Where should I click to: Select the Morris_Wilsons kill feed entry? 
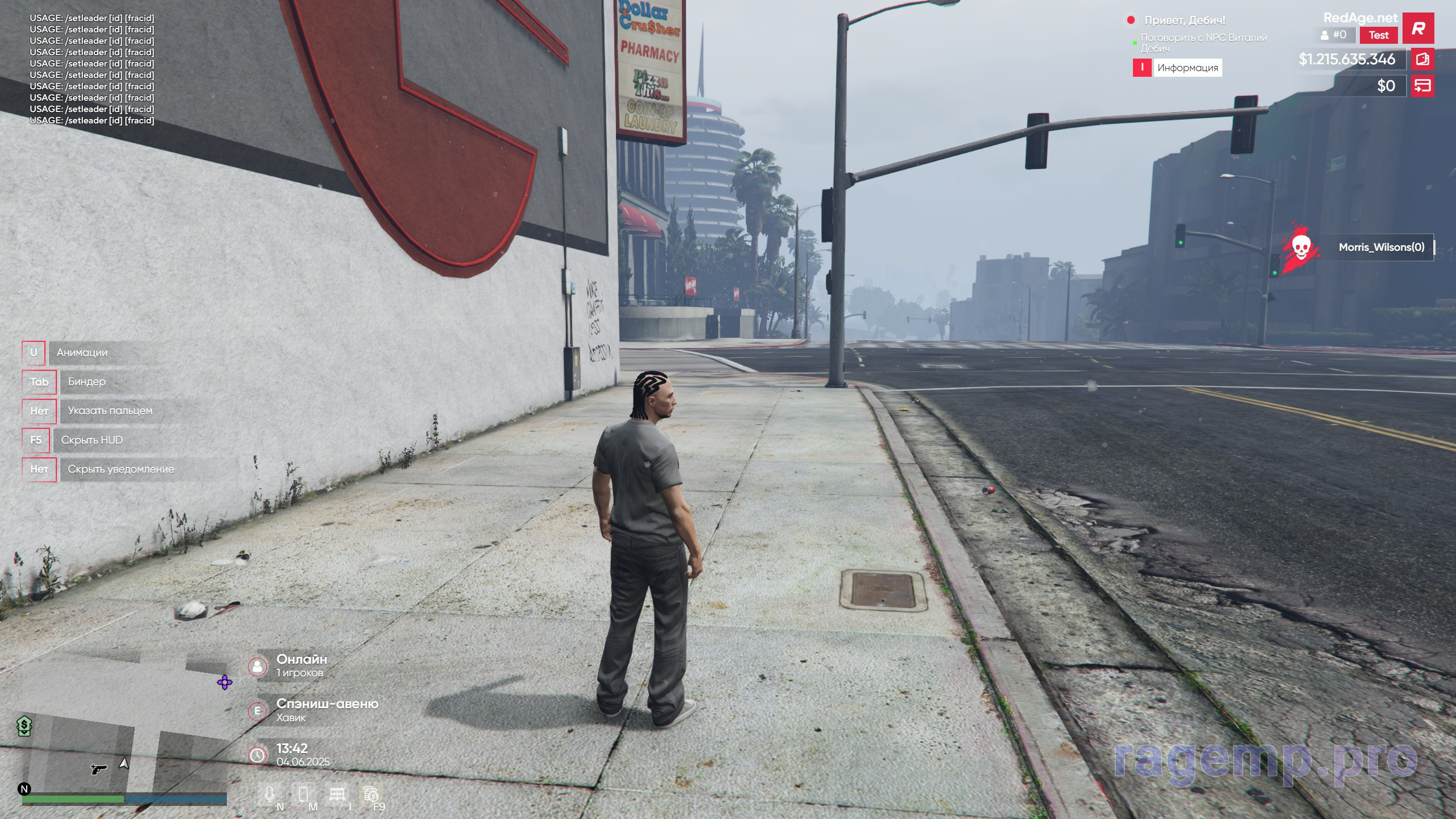pos(1381,247)
